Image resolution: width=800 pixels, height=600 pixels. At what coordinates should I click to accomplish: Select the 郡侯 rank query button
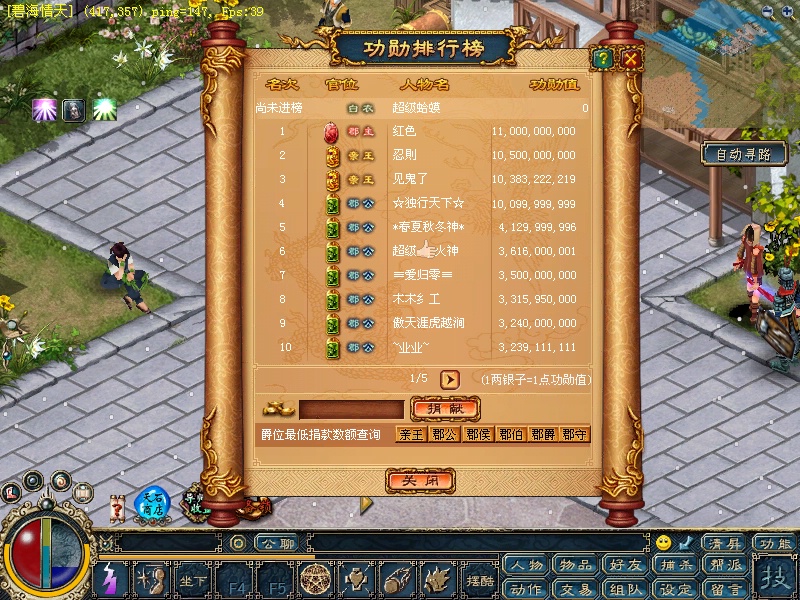coord(477,434)
